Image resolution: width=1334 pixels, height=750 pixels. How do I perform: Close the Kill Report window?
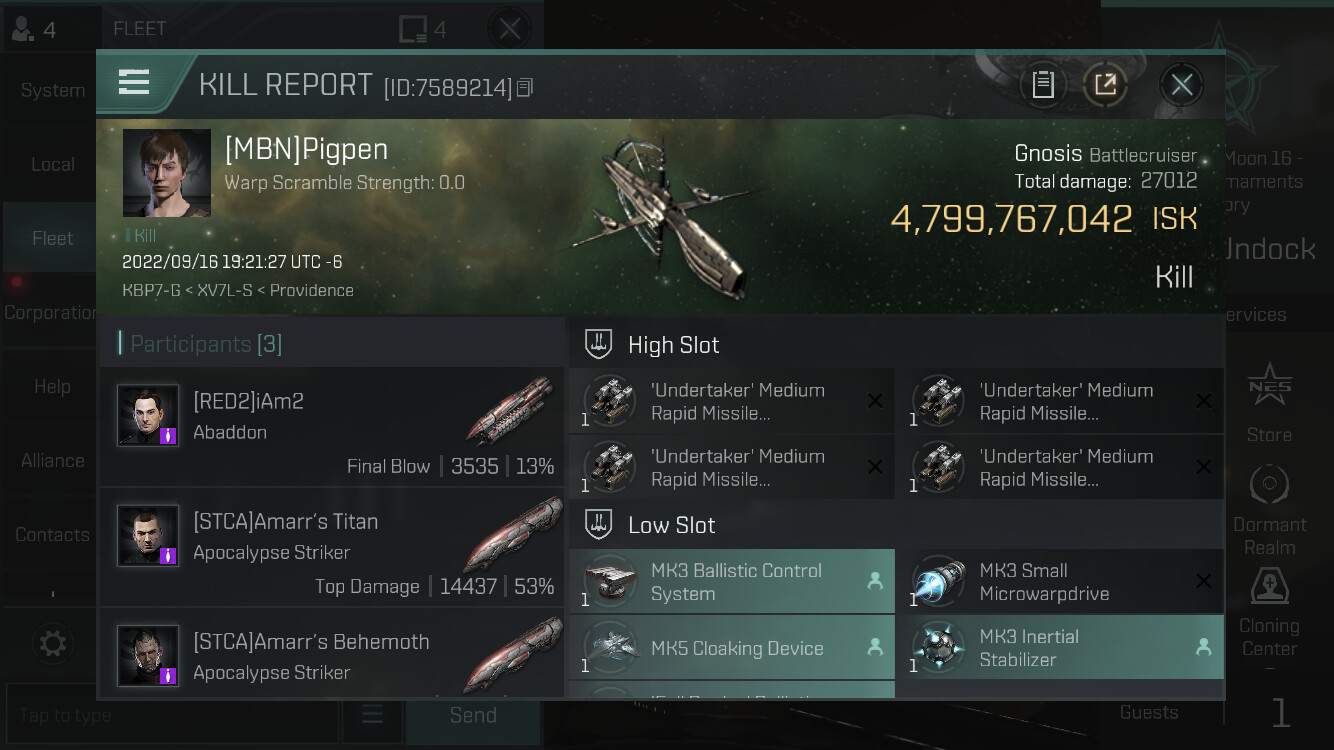point(1181,85)
